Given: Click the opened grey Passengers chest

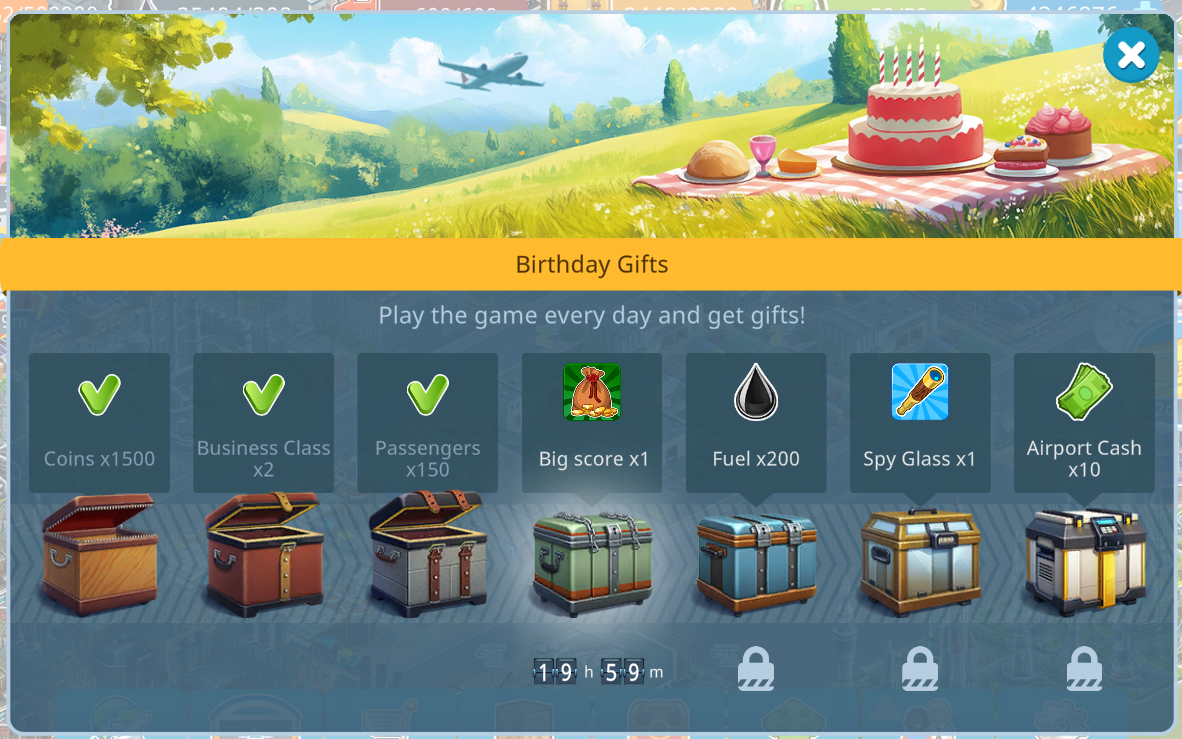Looking at the screenshot, I should point(428,553).
